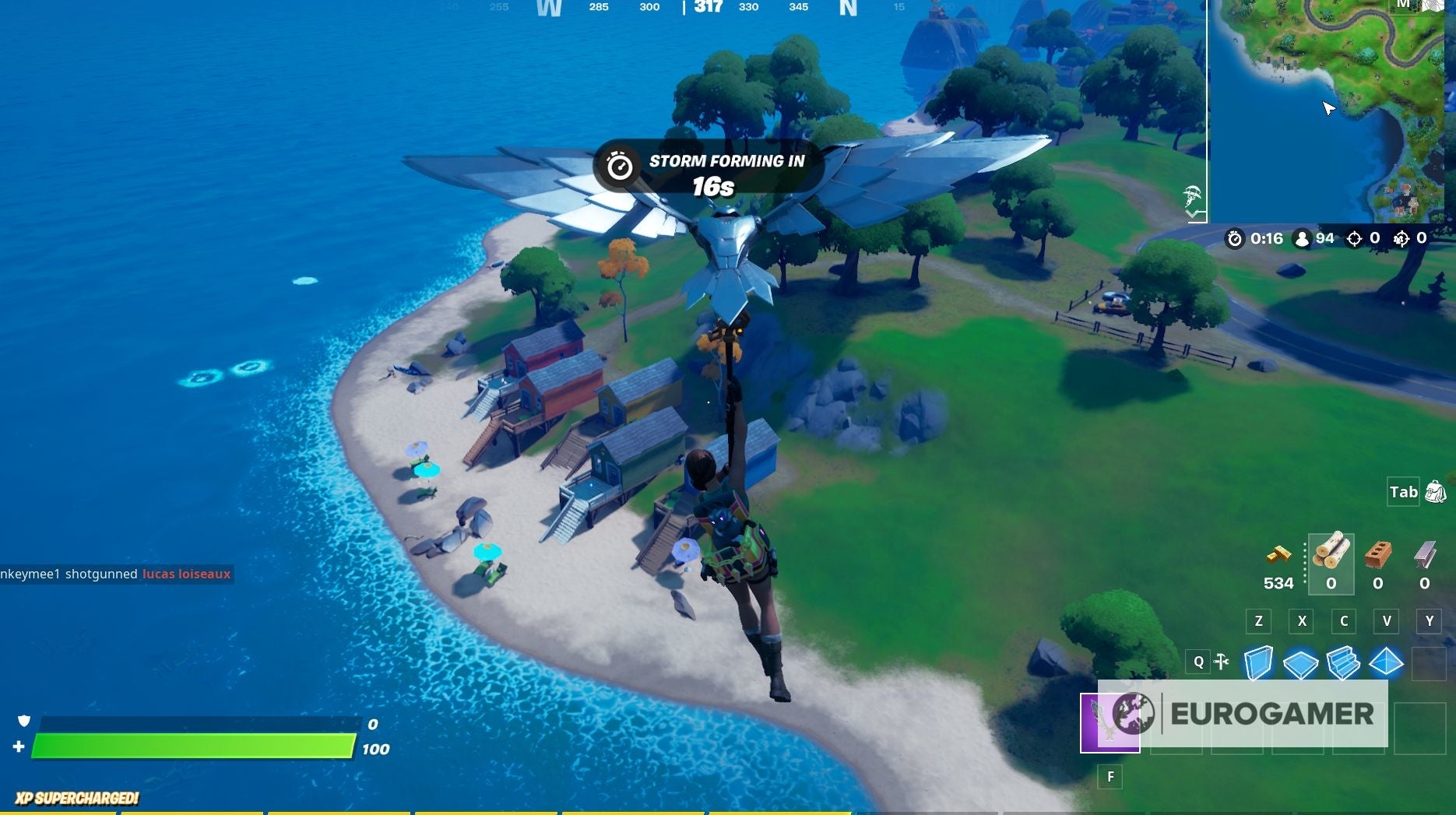Image resolution: width=1456 pixels, height=815 pixels.
Task: Click the trap slot icon next to Q
Action: 1222,662
